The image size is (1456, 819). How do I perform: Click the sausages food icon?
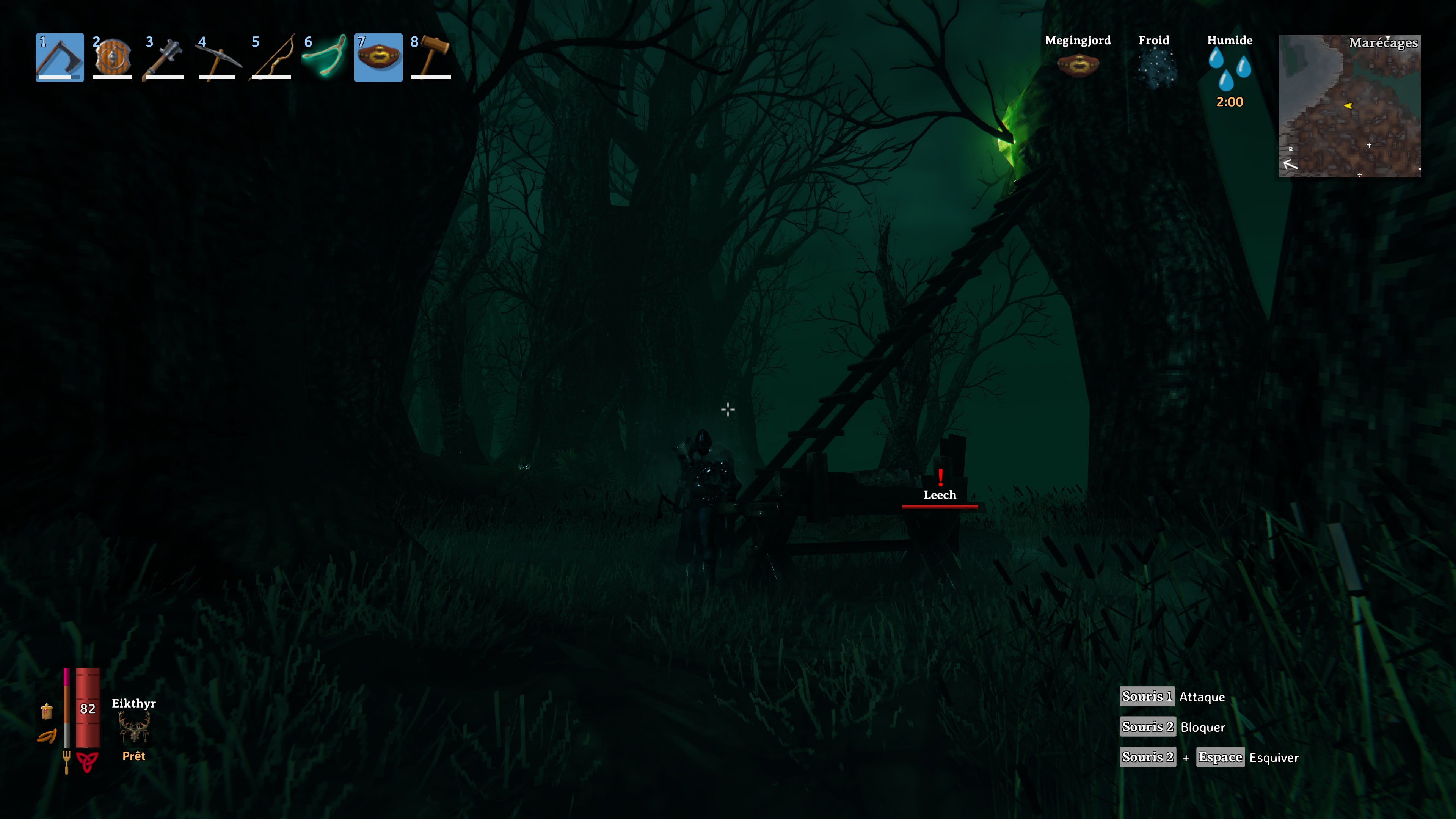47,736
